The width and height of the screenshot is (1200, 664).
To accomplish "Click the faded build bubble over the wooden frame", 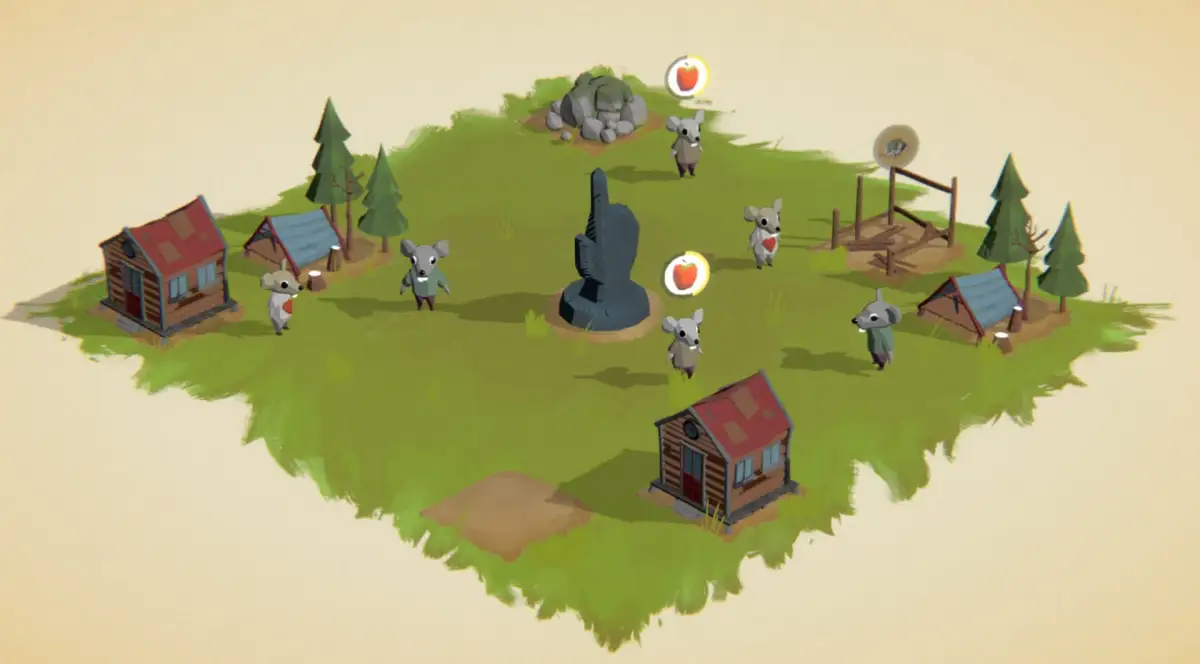I will click(x=895, y=146).
